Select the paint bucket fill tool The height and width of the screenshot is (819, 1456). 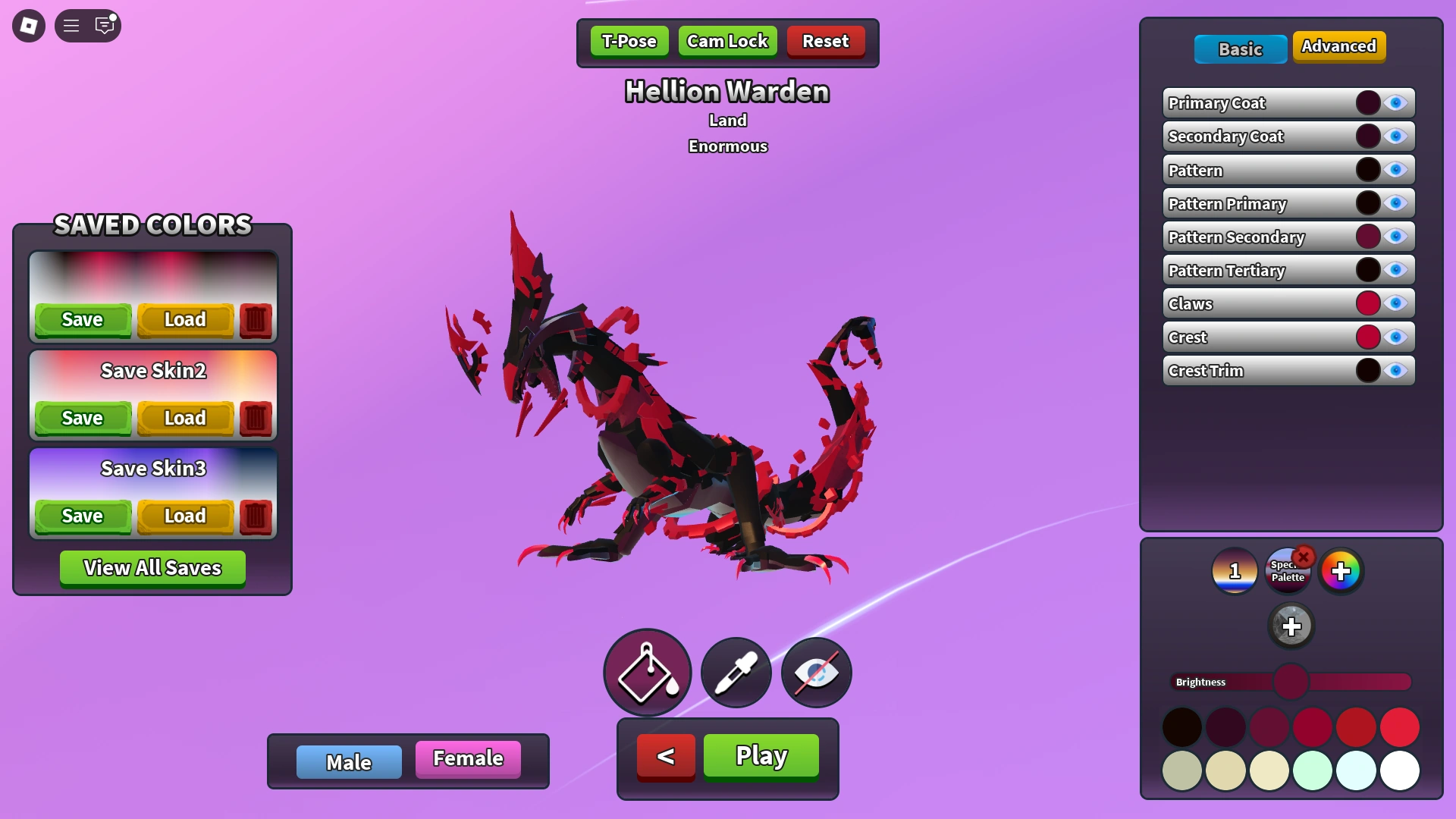pos(647,672)
